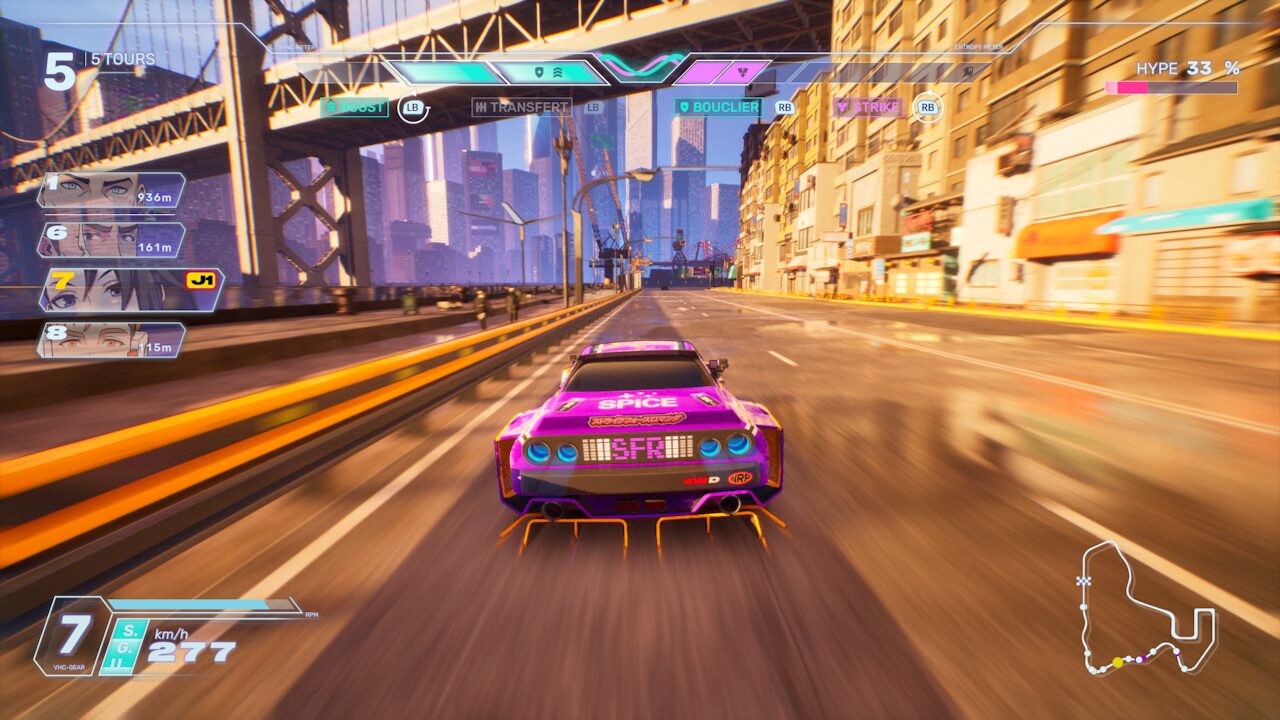This screenshot has width=1280, height=720.
Task: Activate the Bouclier shield ability
Action: 717,107
